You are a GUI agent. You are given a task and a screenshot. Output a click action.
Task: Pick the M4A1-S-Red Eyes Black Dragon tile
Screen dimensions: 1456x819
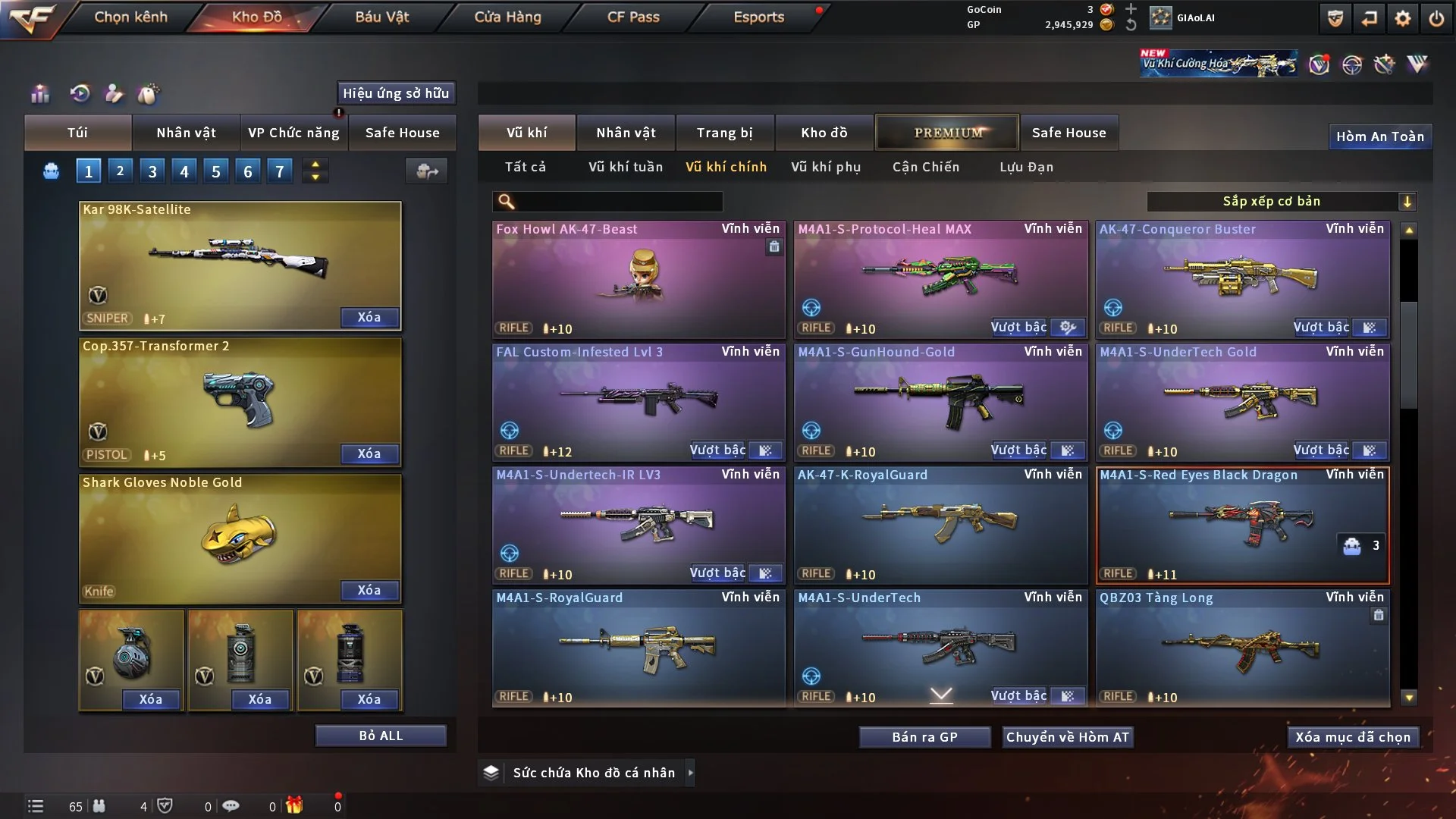pos(1242,525)
